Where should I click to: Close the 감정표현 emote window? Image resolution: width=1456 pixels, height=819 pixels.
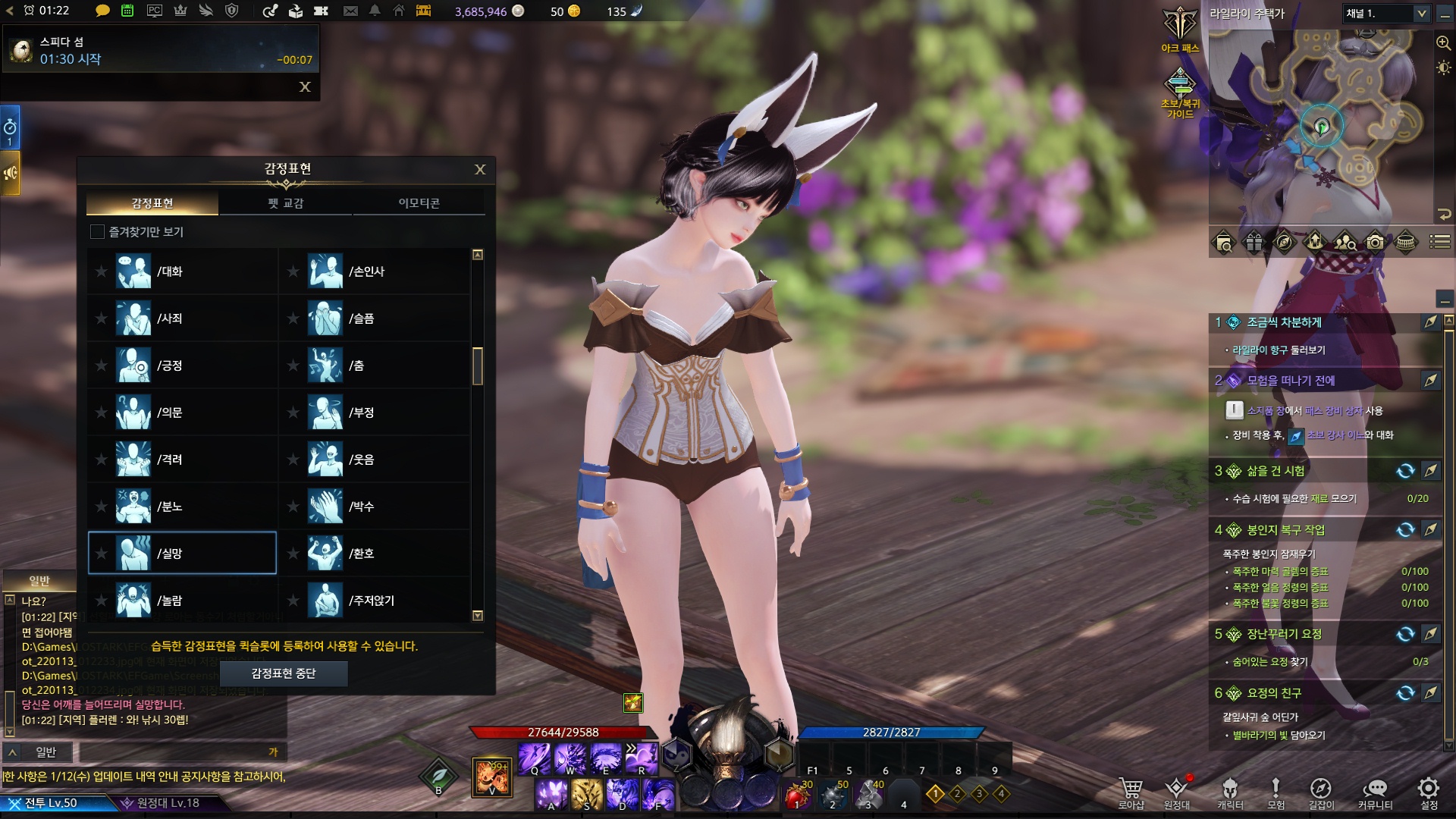tap(480, 169)
